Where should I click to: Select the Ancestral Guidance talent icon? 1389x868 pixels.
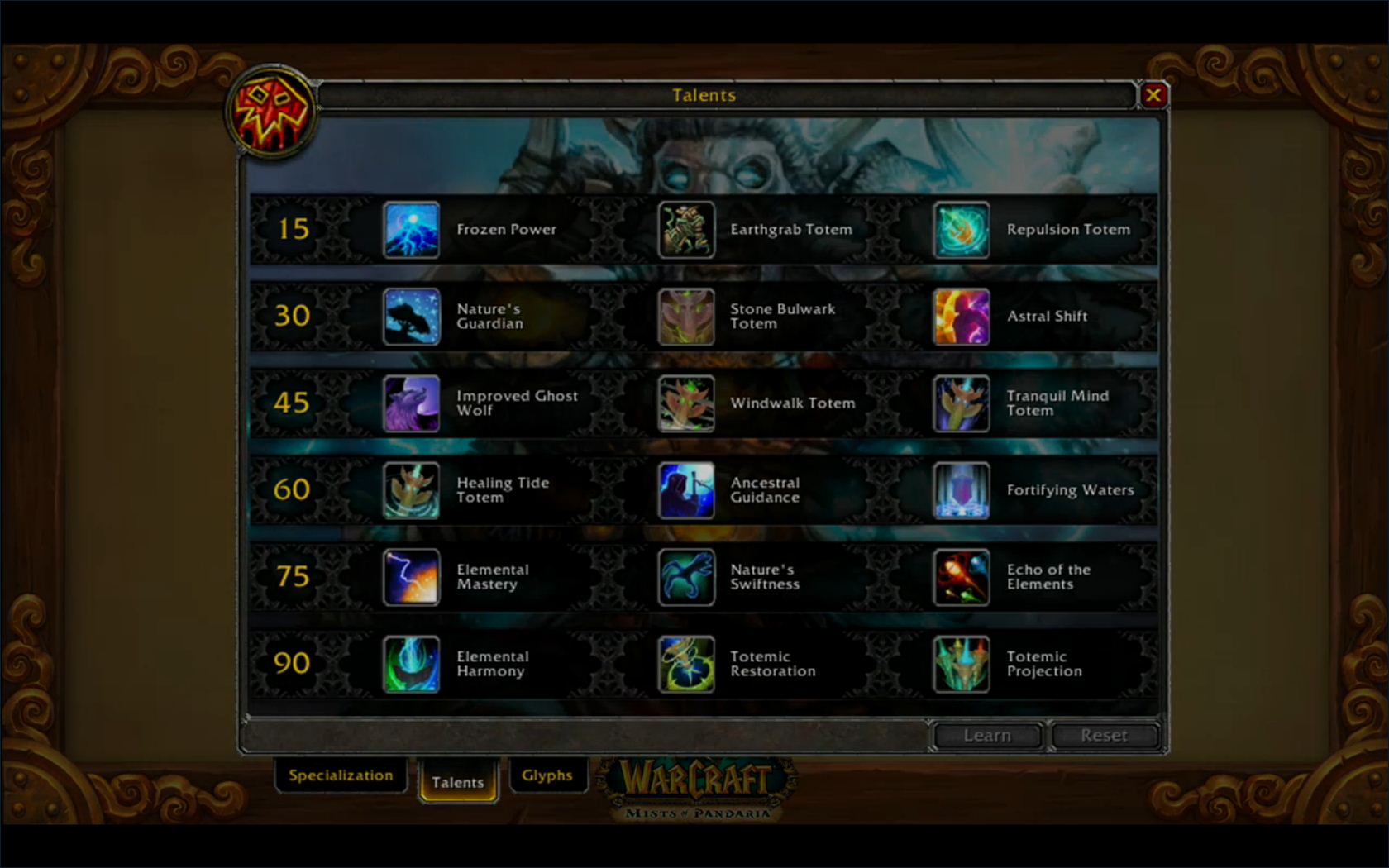[x=686, y=490]
